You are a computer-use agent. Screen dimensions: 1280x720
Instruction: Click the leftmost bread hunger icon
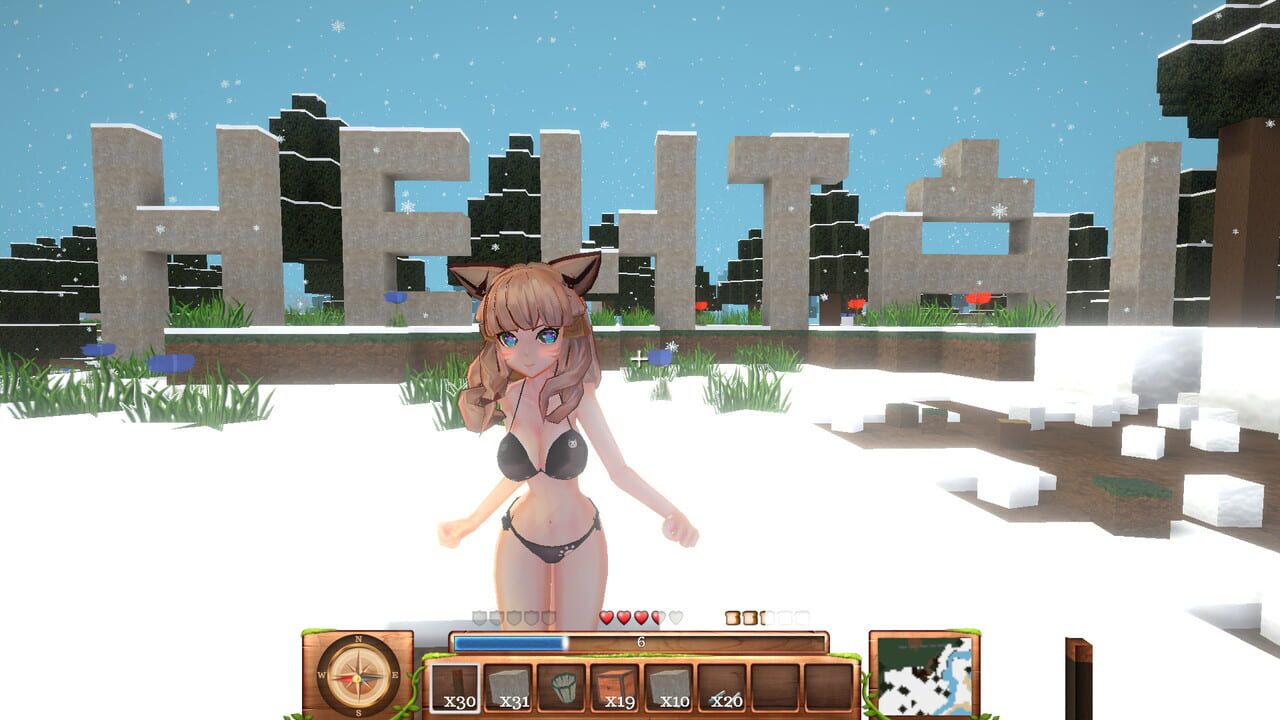tap(733, 616)
